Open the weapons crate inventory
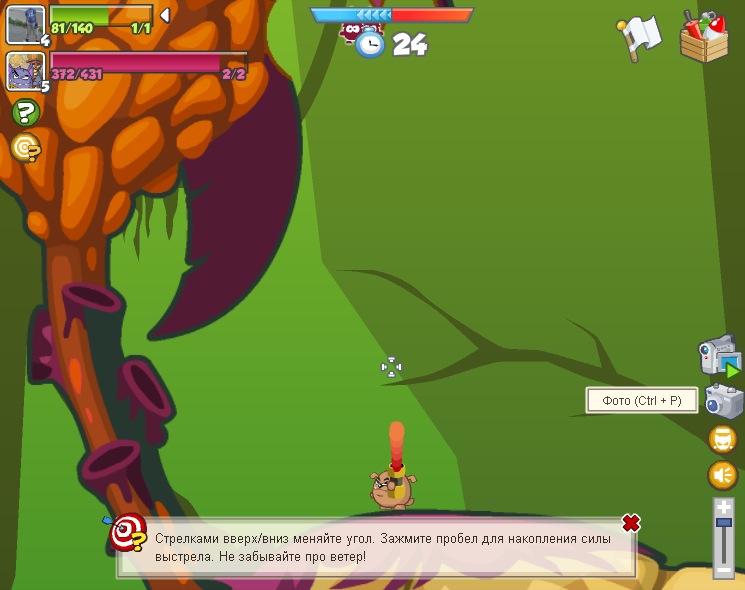 coord(704,37)
